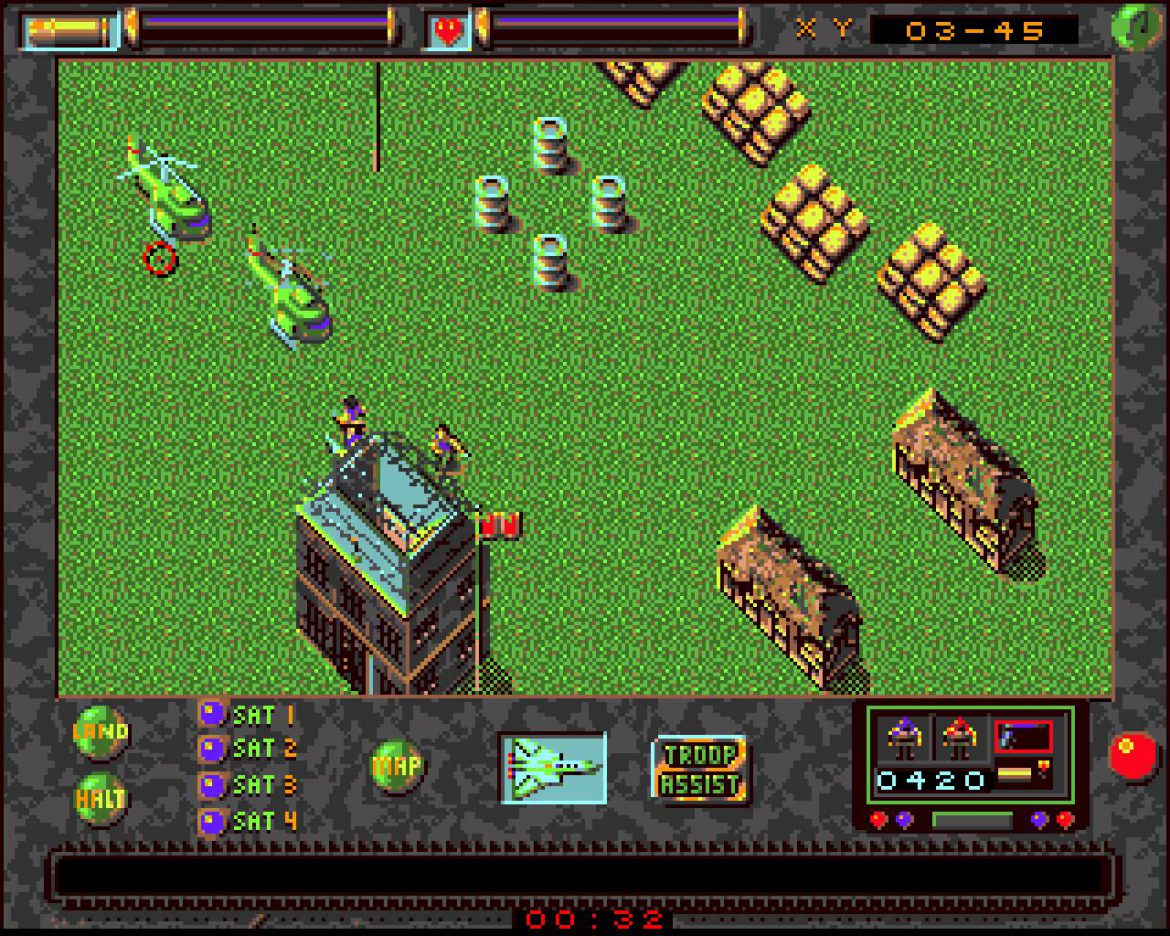Screen dimensions: 1170x936
Task: Open the MAP view
Action: (x=396, y=766)
